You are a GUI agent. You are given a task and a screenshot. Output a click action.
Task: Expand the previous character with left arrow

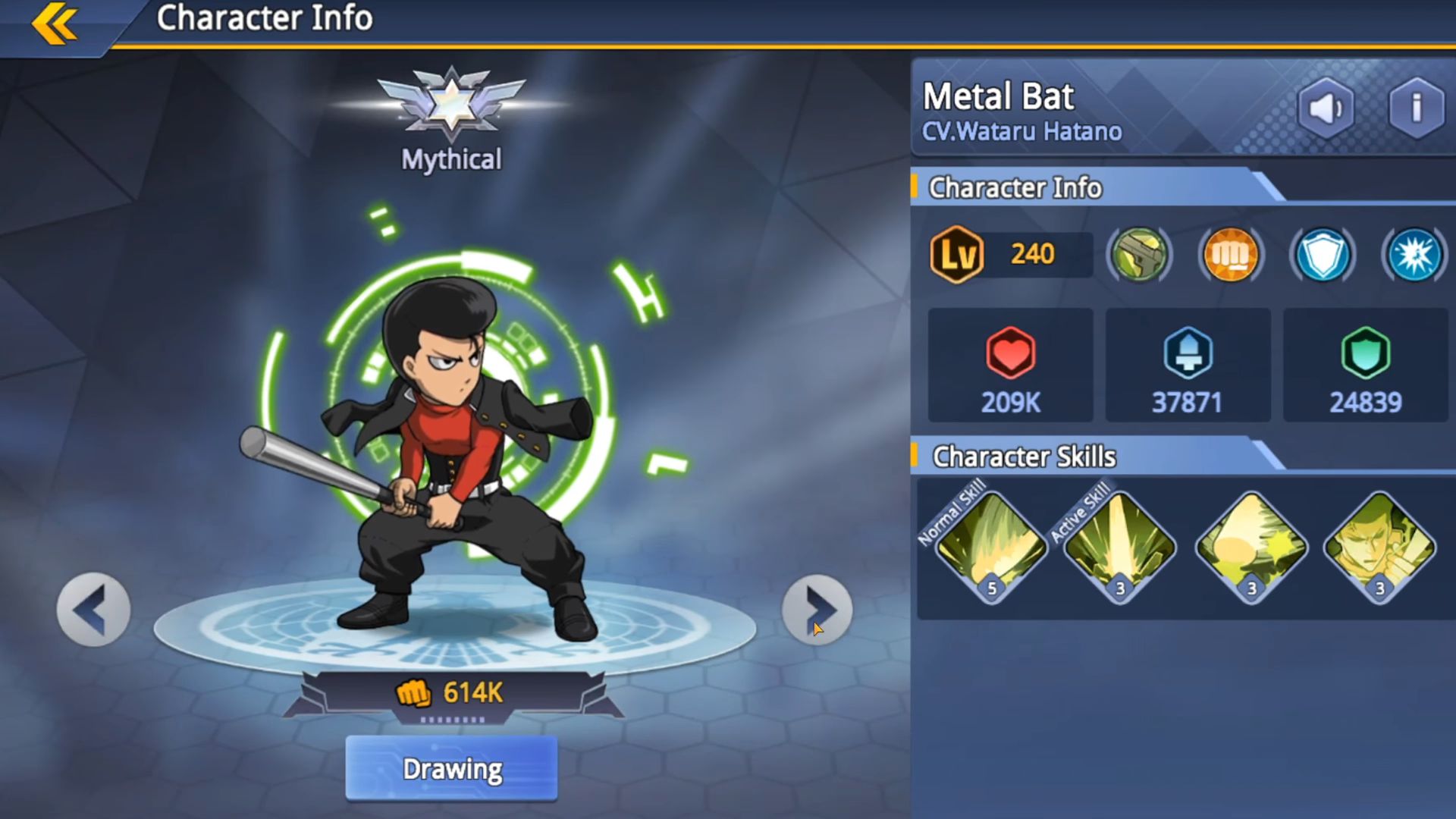[91, 609]
